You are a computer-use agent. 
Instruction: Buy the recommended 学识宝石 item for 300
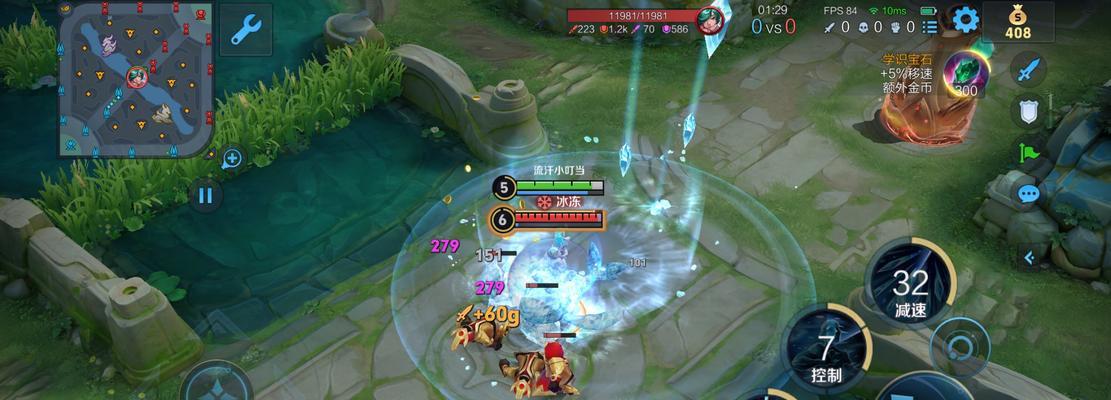click(x=965, y=75)
